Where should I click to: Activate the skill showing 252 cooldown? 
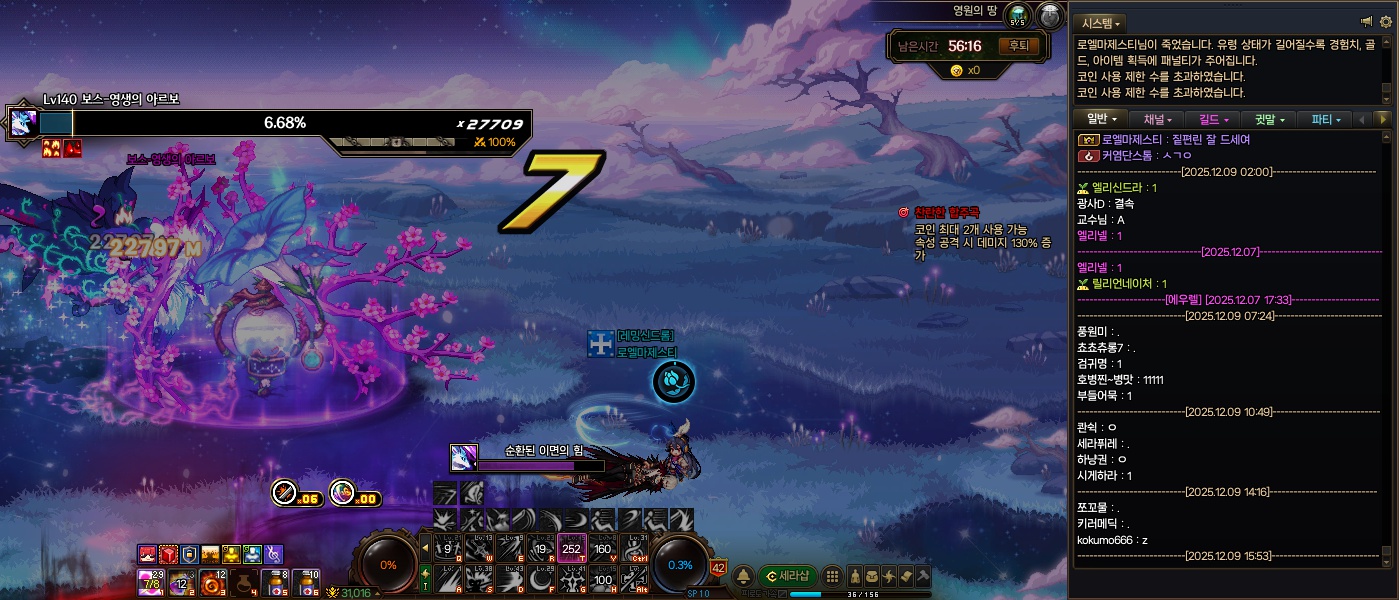572,548
